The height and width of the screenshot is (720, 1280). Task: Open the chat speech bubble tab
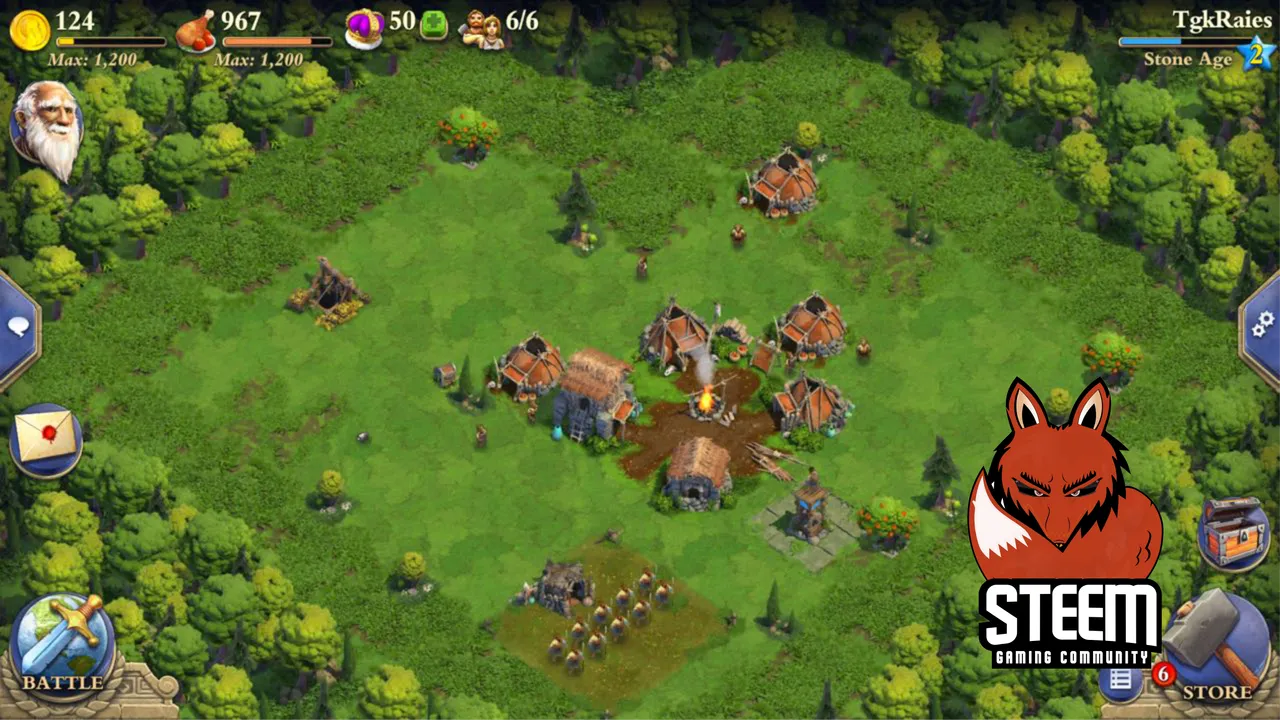pos(18,328)
